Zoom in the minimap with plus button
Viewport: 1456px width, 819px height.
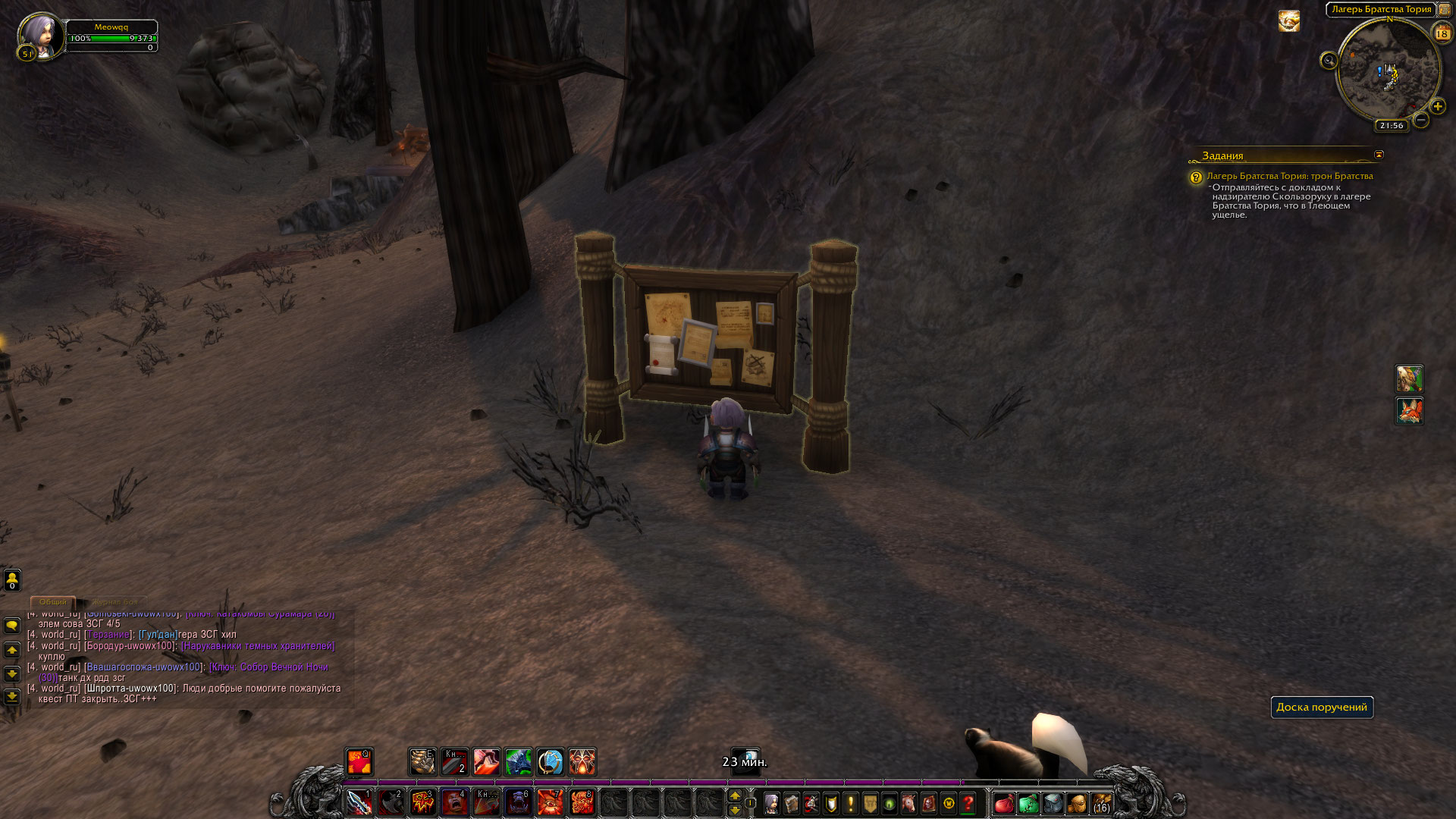click(1437, 107)
